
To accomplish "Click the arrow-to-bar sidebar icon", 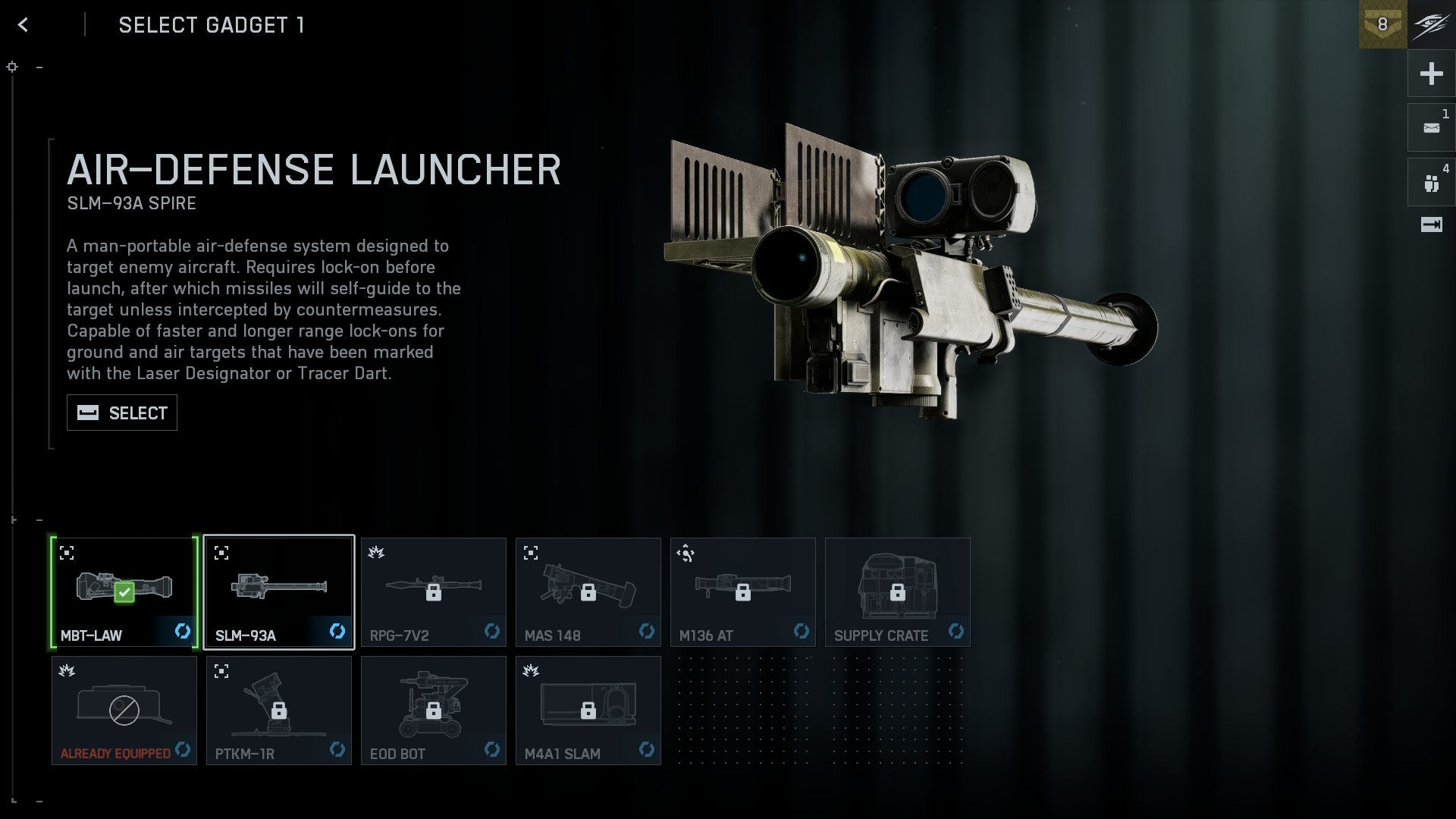I will click(x=1431, y=224).
